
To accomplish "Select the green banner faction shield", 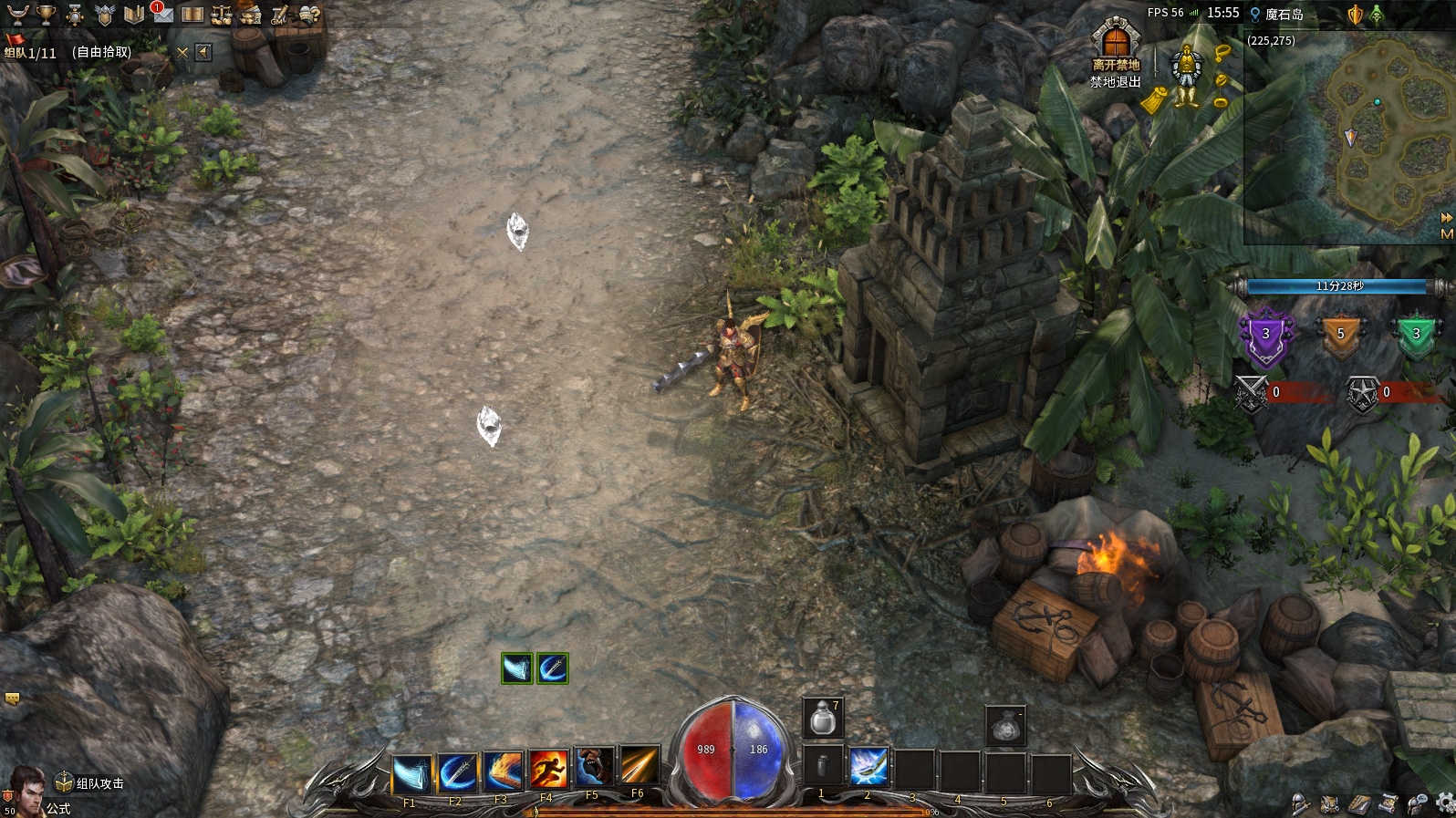I will (x=1416, y=335).
